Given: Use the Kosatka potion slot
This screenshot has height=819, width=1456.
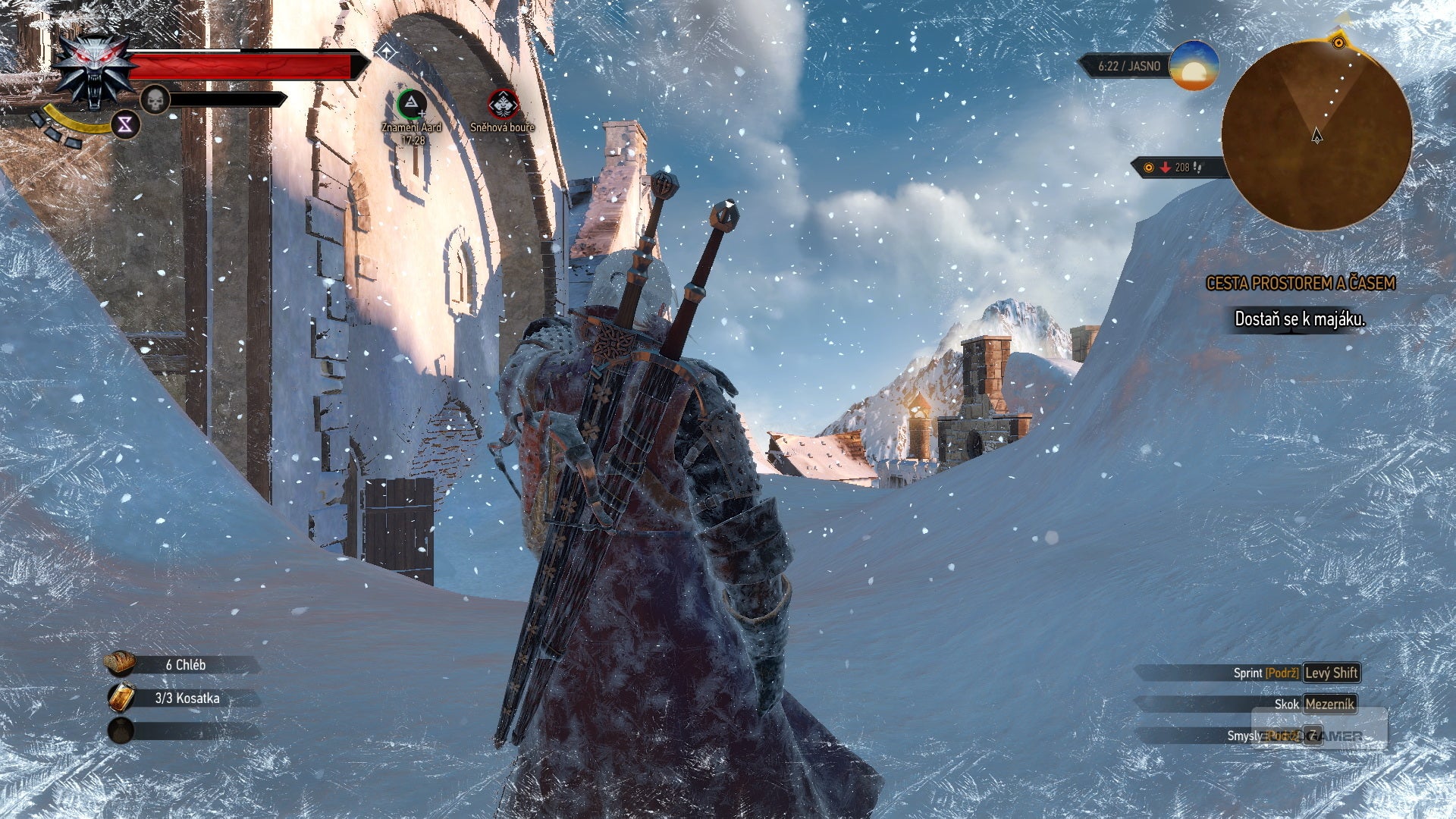Looking at the screenshot, I should click(121, 698).
